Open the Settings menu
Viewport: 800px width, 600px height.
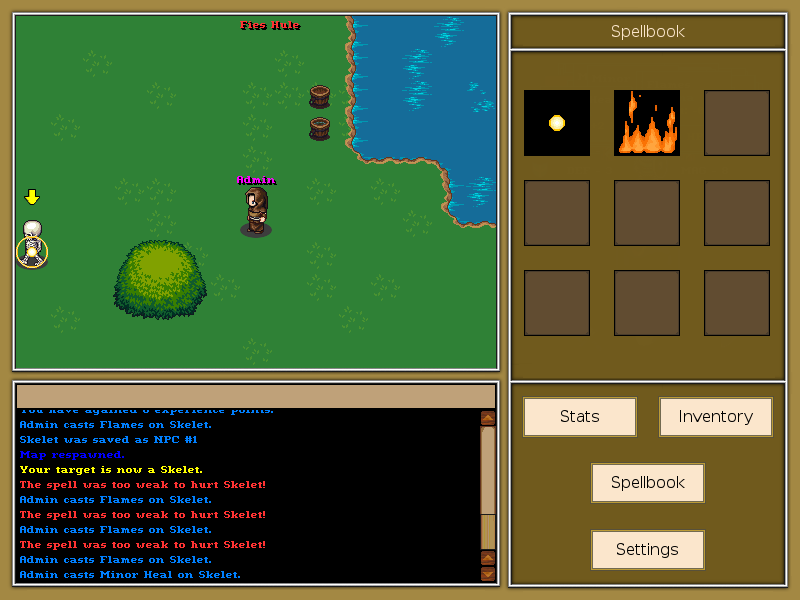click(647, 550)
